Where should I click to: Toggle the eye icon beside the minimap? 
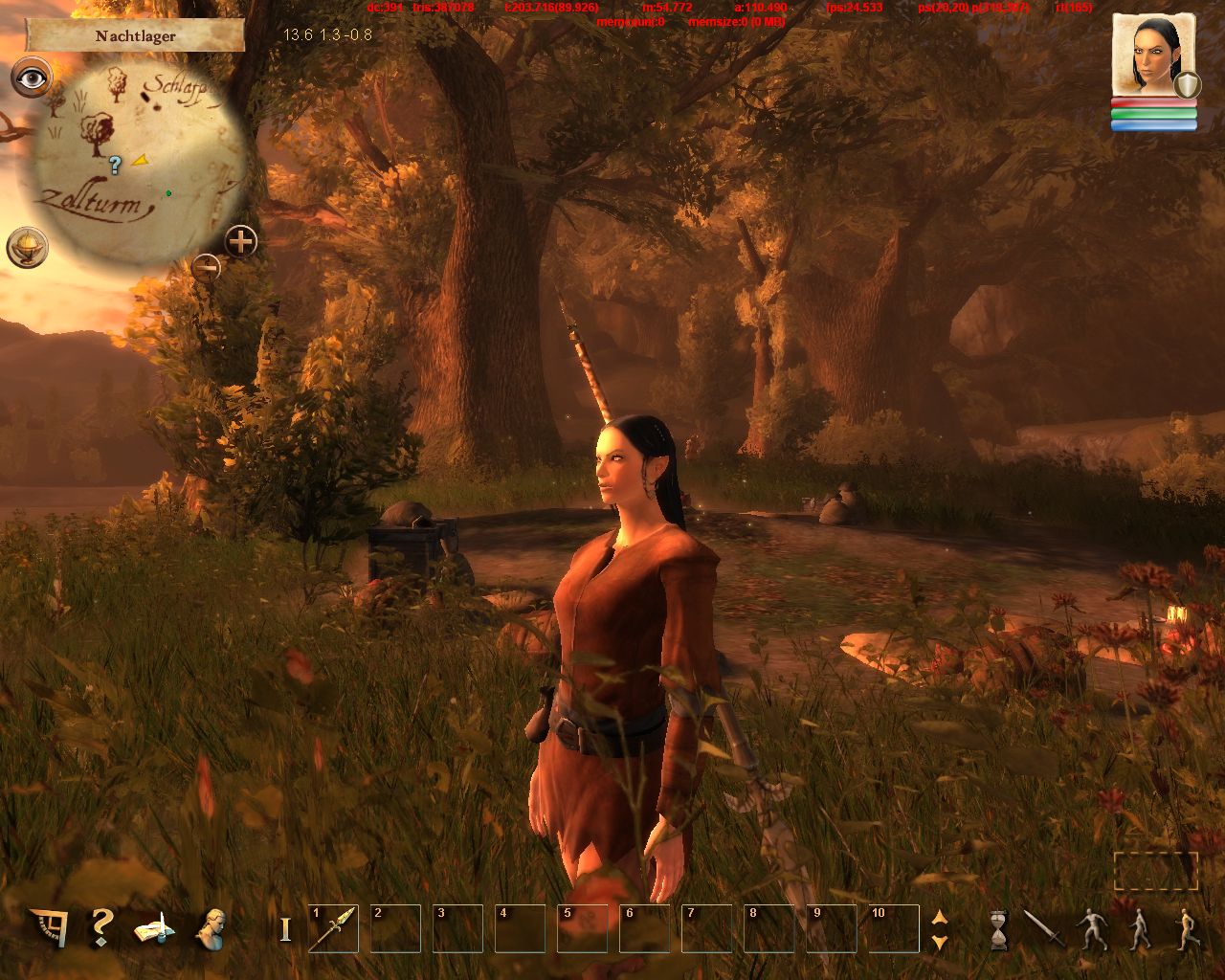click(32, 78)
